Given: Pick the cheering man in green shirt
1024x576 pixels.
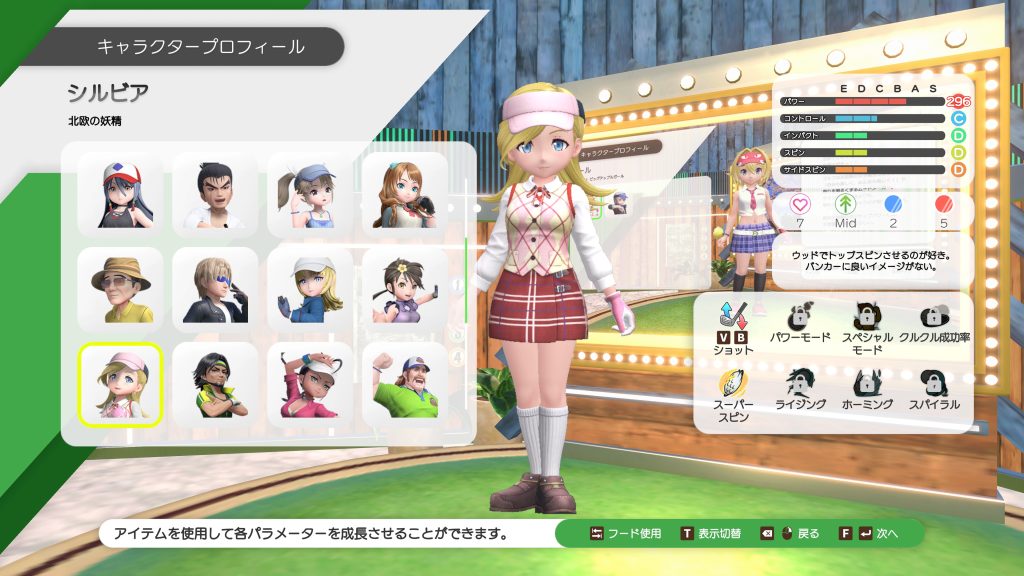Looking at the screenshot, I should (404, 385).
